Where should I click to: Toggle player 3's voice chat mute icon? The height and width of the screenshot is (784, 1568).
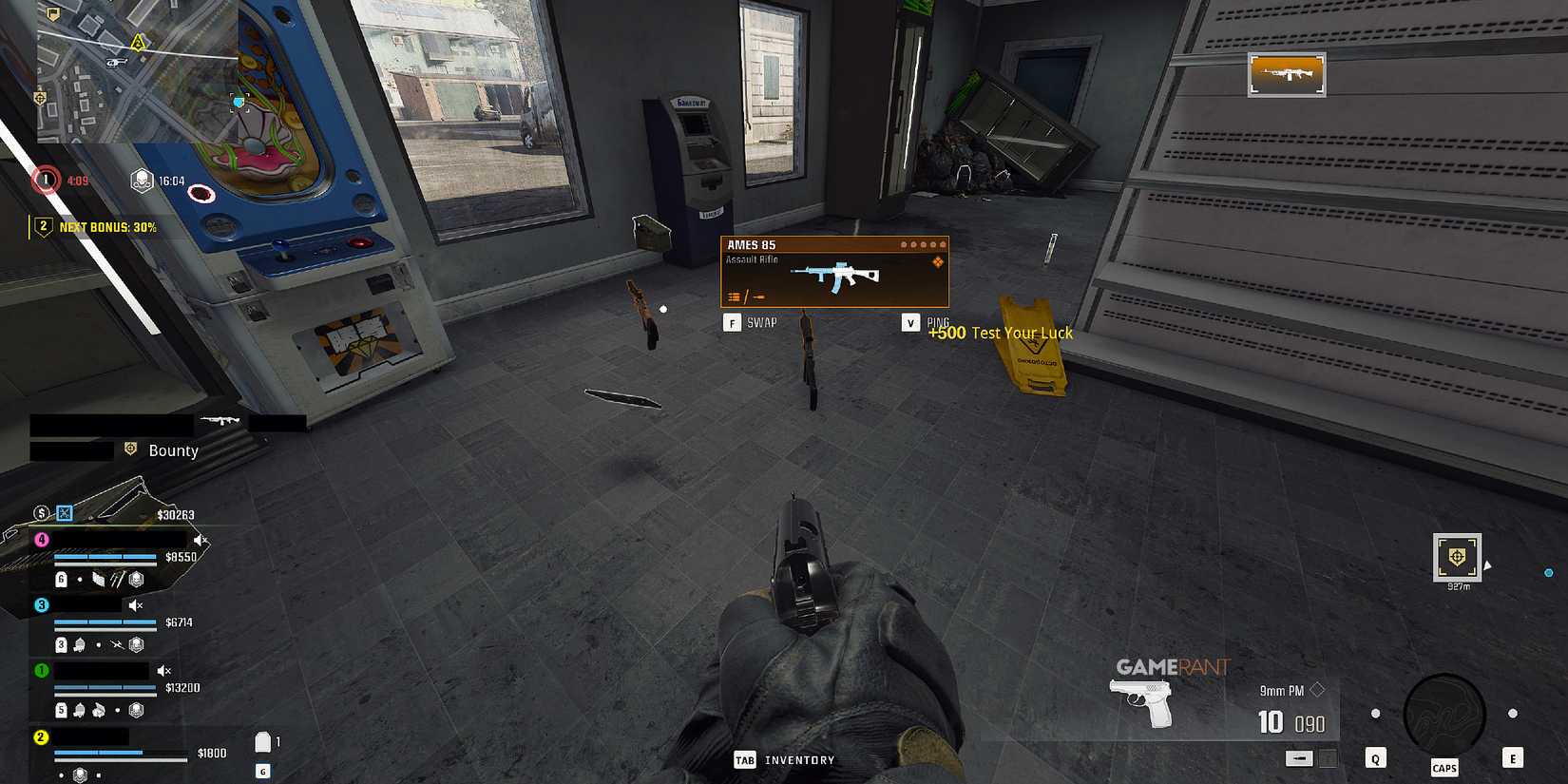click(134, 605)
